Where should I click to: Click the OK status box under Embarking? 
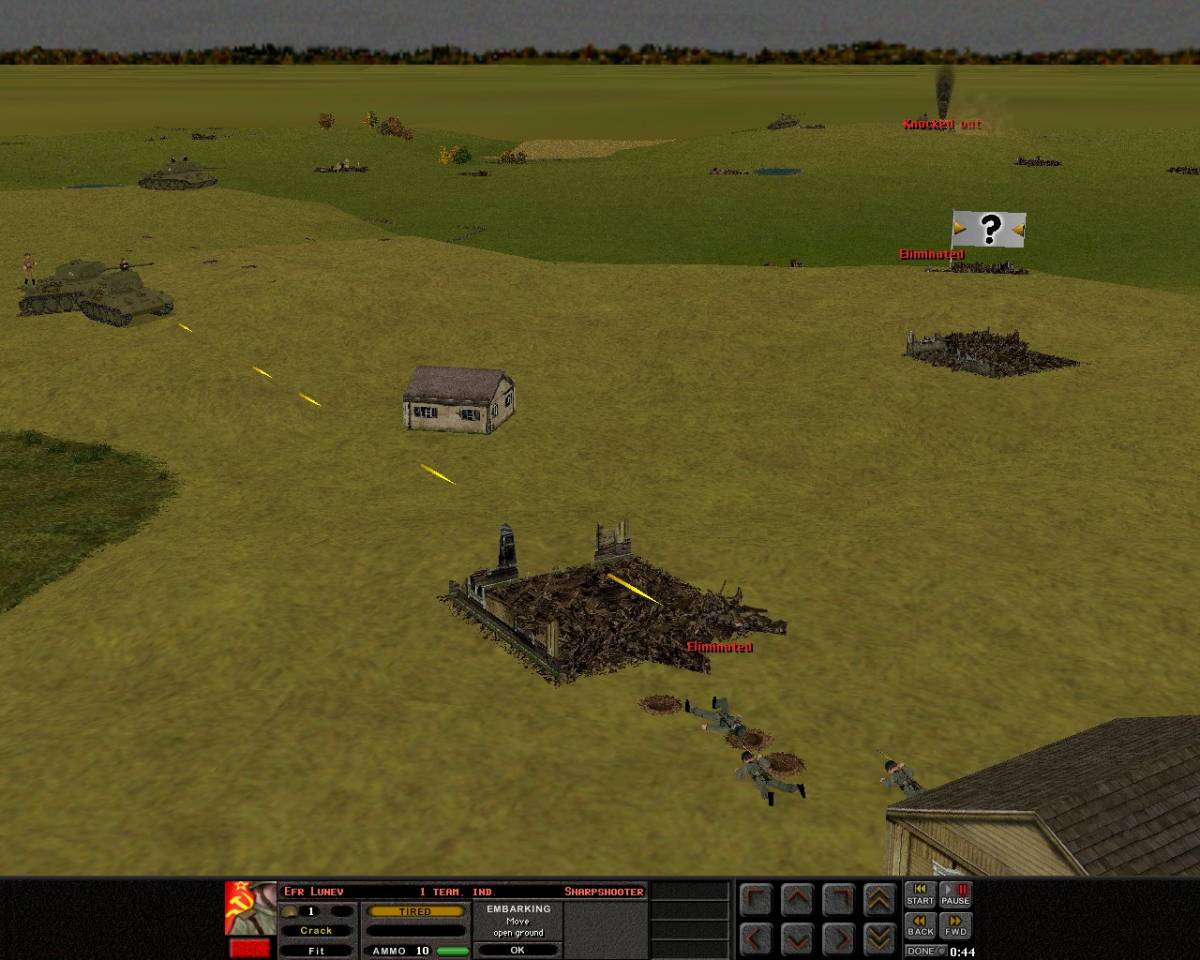518,950
